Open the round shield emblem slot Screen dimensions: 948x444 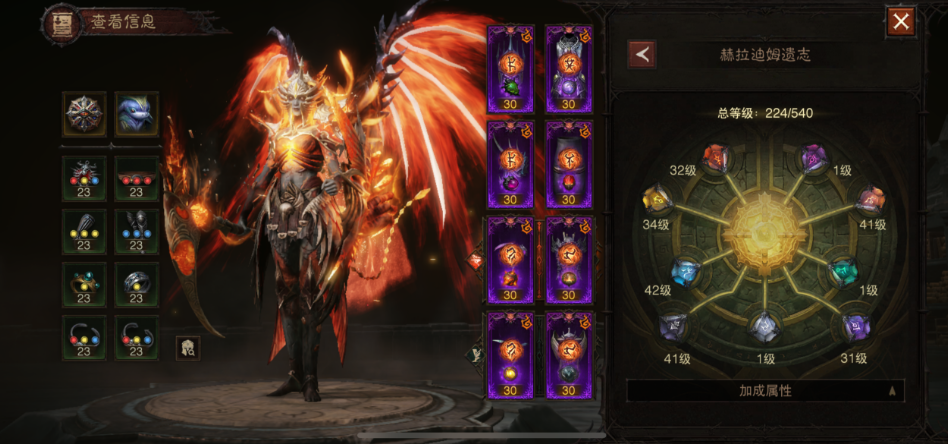(x=84, y=114)
